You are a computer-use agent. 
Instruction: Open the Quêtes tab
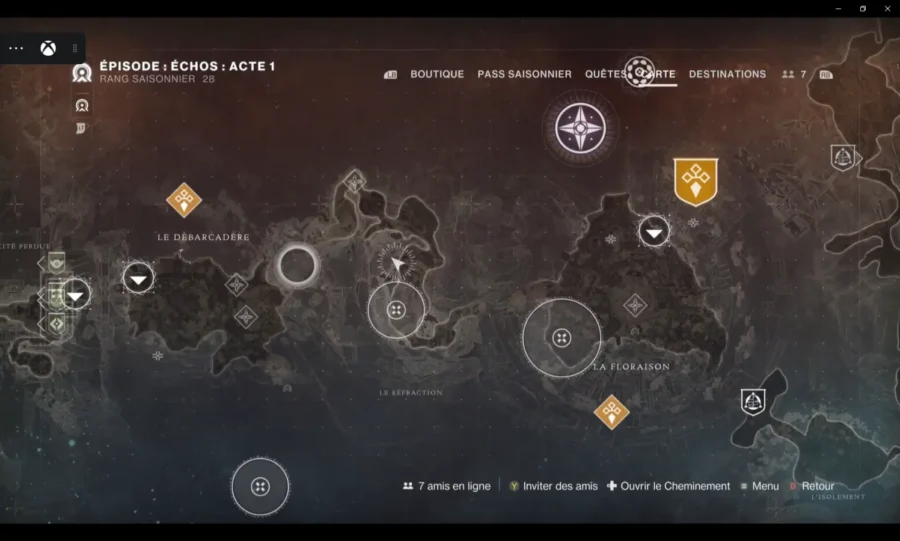(605, 74)
